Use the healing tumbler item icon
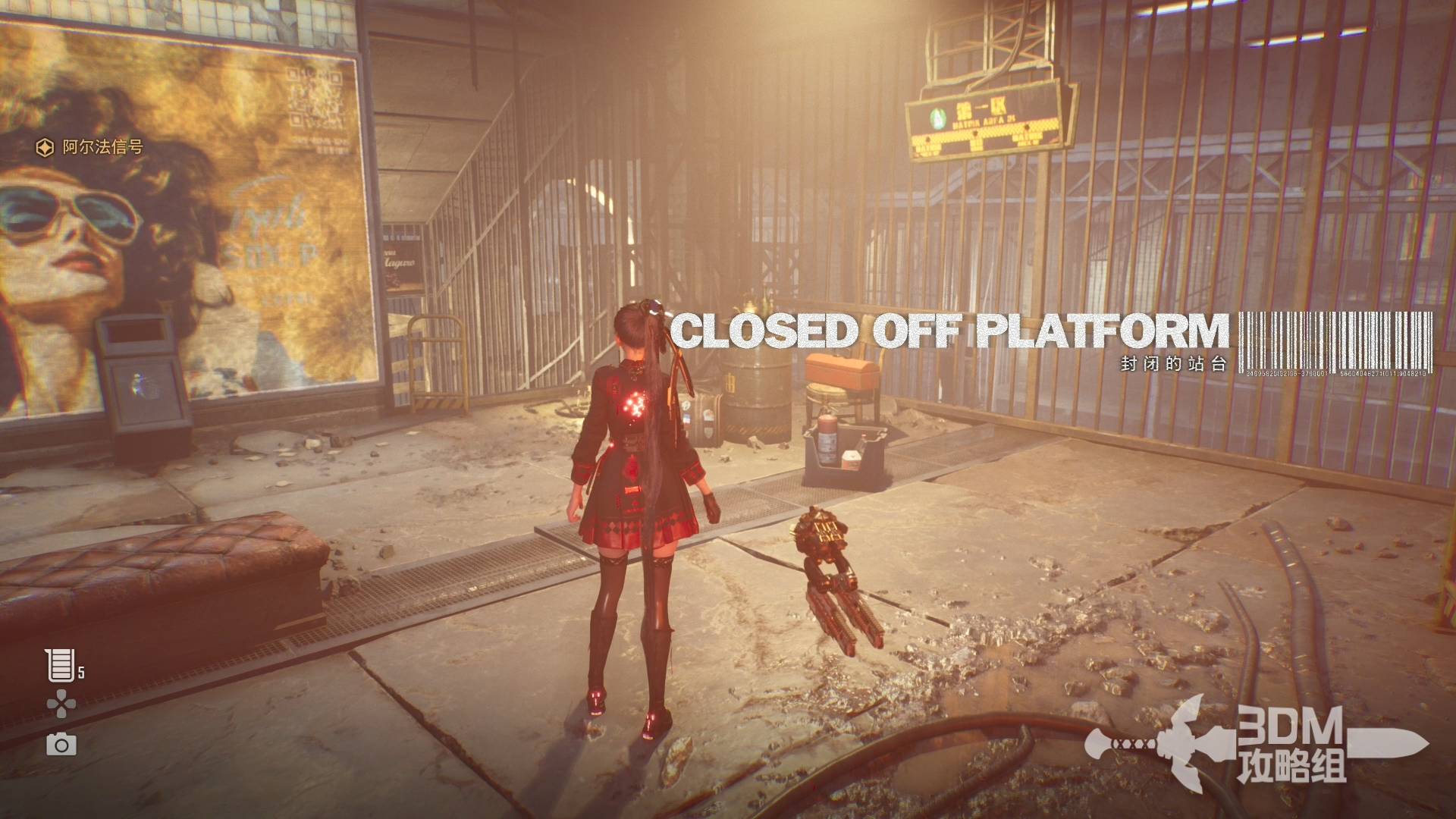Viewport: 1456px width, 819px height. 59,665
